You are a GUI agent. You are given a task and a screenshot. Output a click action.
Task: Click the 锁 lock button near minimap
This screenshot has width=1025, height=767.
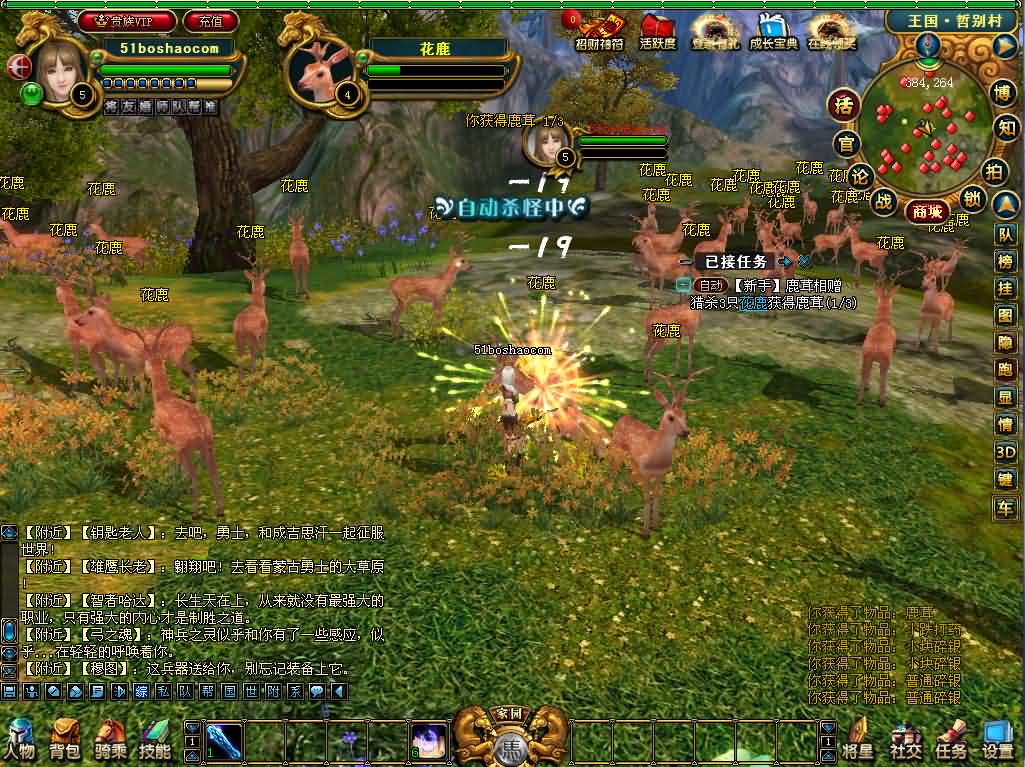pyautogui.click(x=970, y=198)
